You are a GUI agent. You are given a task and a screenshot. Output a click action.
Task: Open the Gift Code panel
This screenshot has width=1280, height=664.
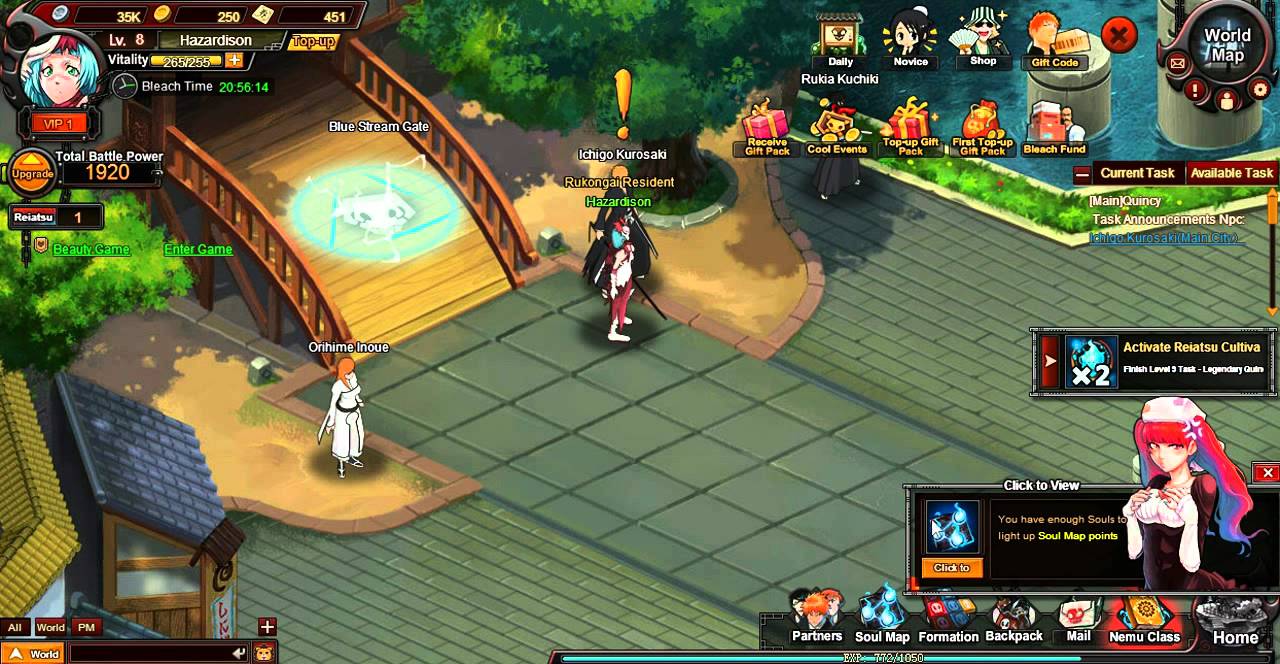(x=1054, y=42)
